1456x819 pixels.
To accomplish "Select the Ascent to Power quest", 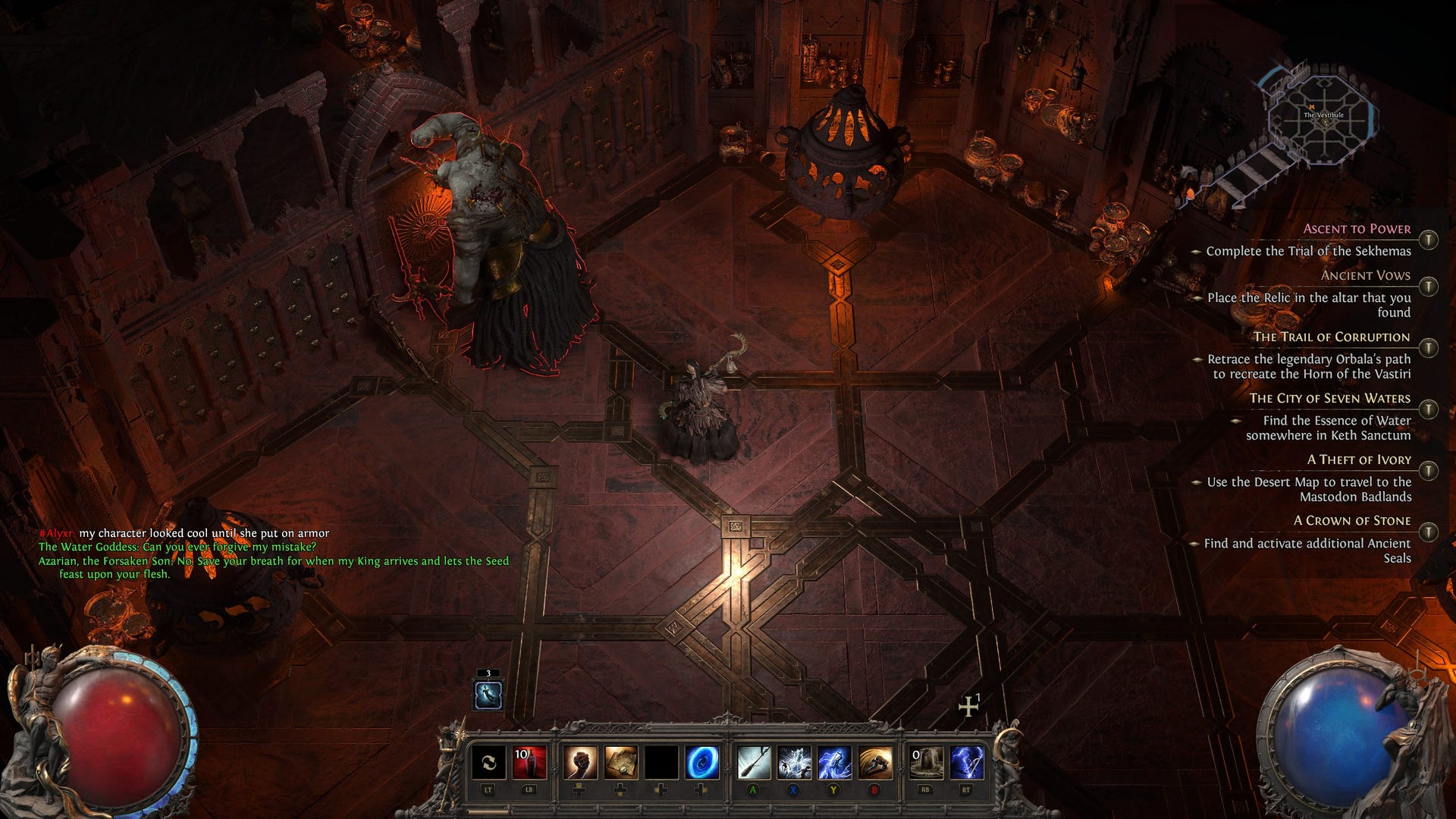I will 1357,229.
